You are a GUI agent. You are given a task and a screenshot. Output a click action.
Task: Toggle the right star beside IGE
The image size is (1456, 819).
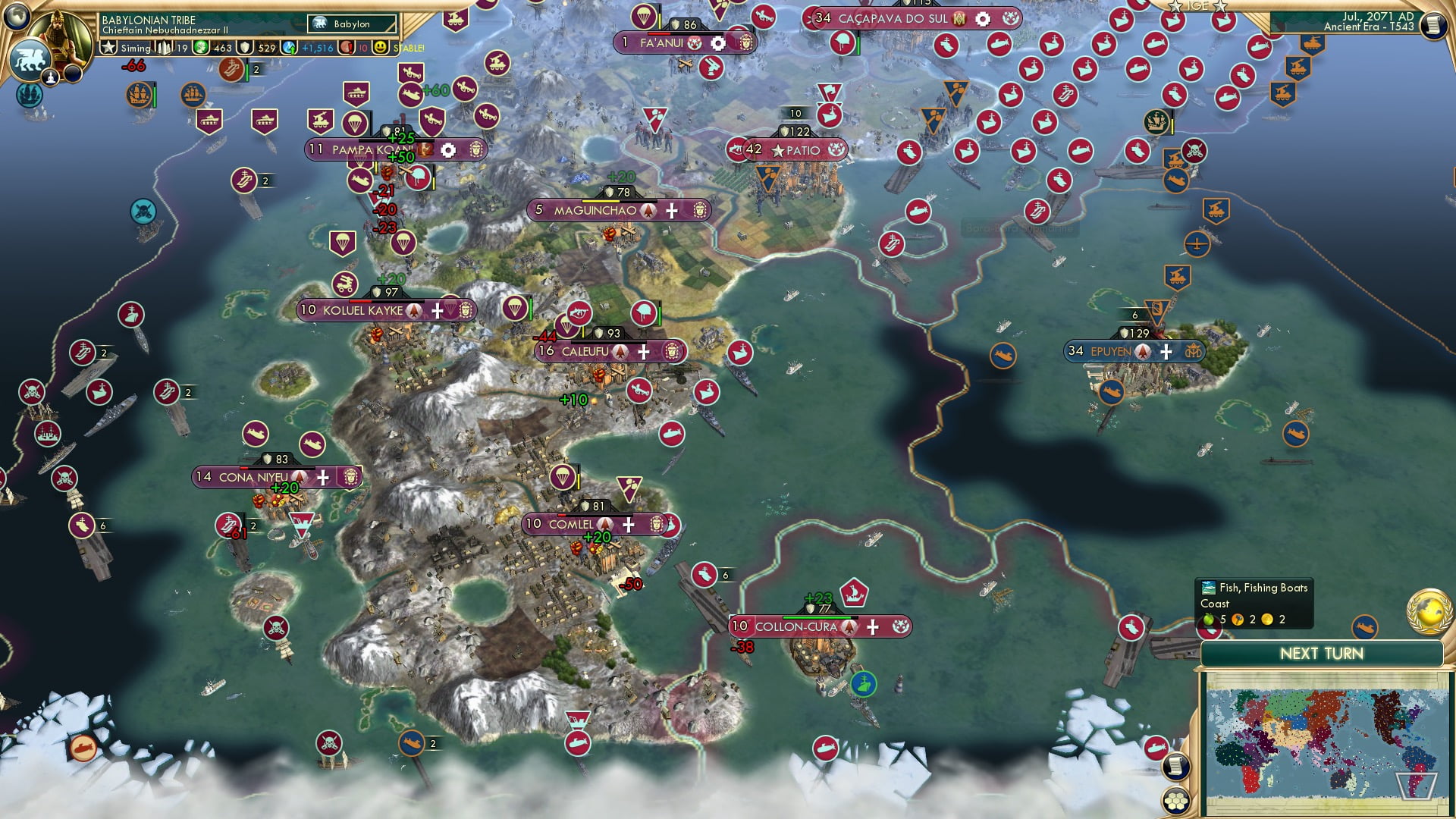point(1219,6)
